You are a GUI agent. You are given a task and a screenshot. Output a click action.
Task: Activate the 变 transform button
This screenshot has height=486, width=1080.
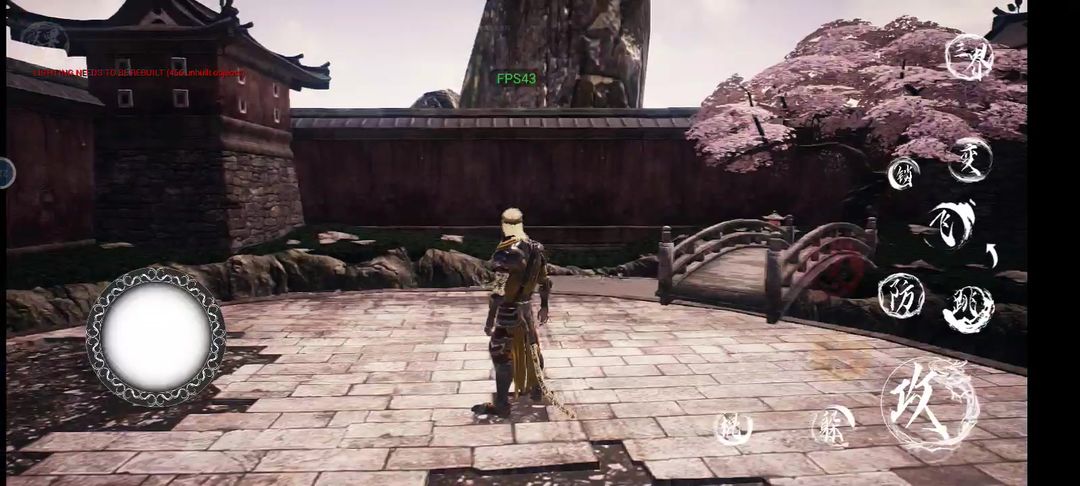pyautogui.click(x=970, y=160)
